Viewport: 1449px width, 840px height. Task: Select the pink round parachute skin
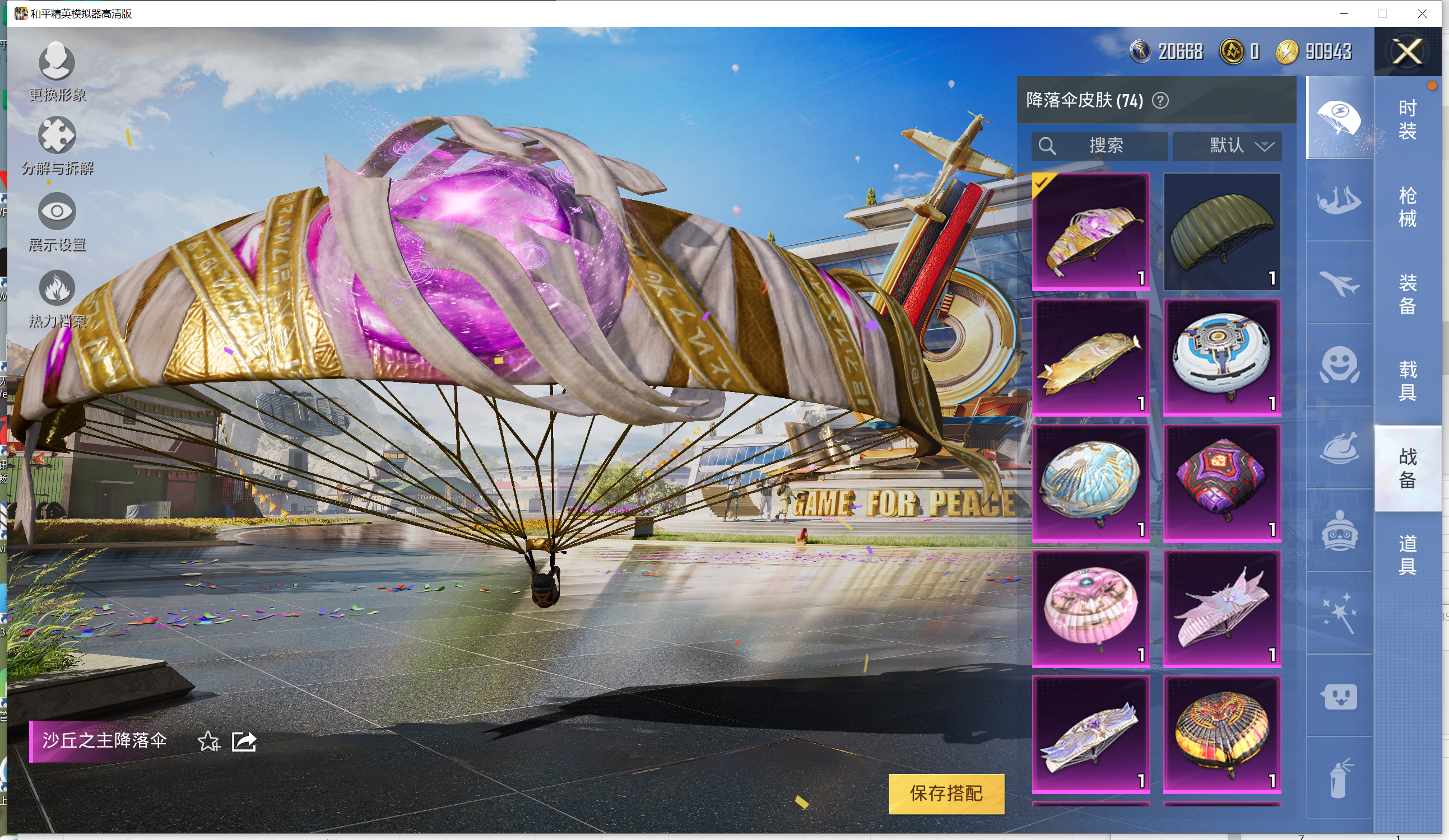[x=1090, y=608]
